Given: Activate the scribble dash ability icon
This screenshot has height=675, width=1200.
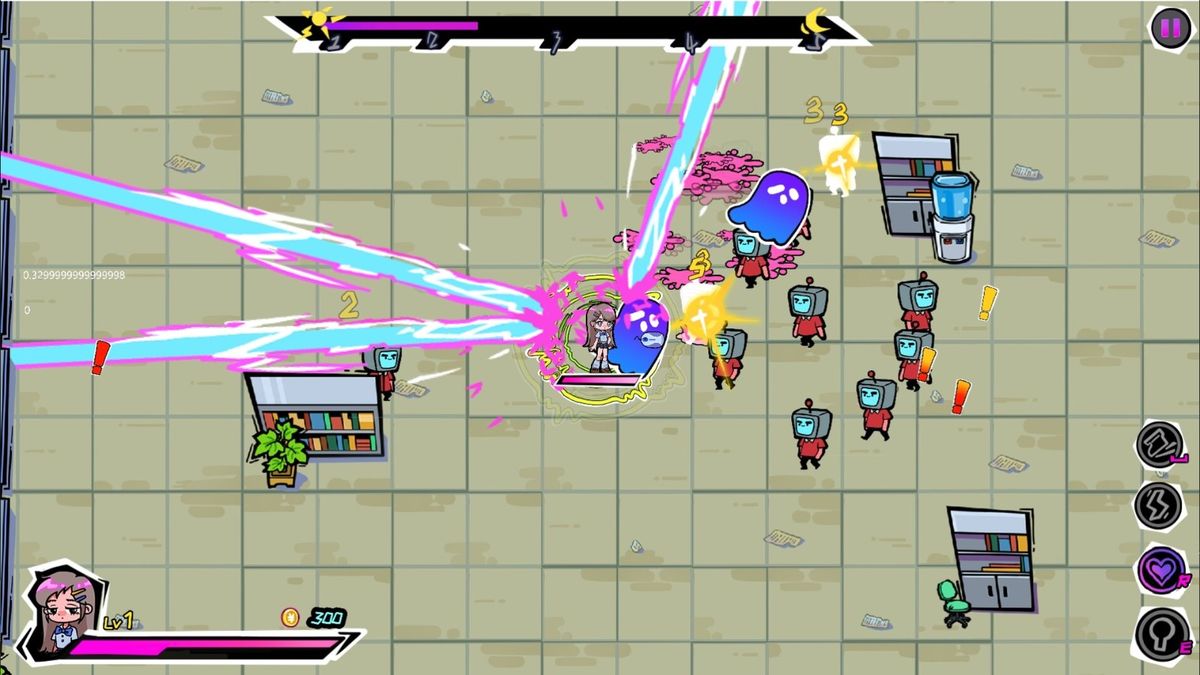Looking at the screenshot, I should [x=1158, y=444].
